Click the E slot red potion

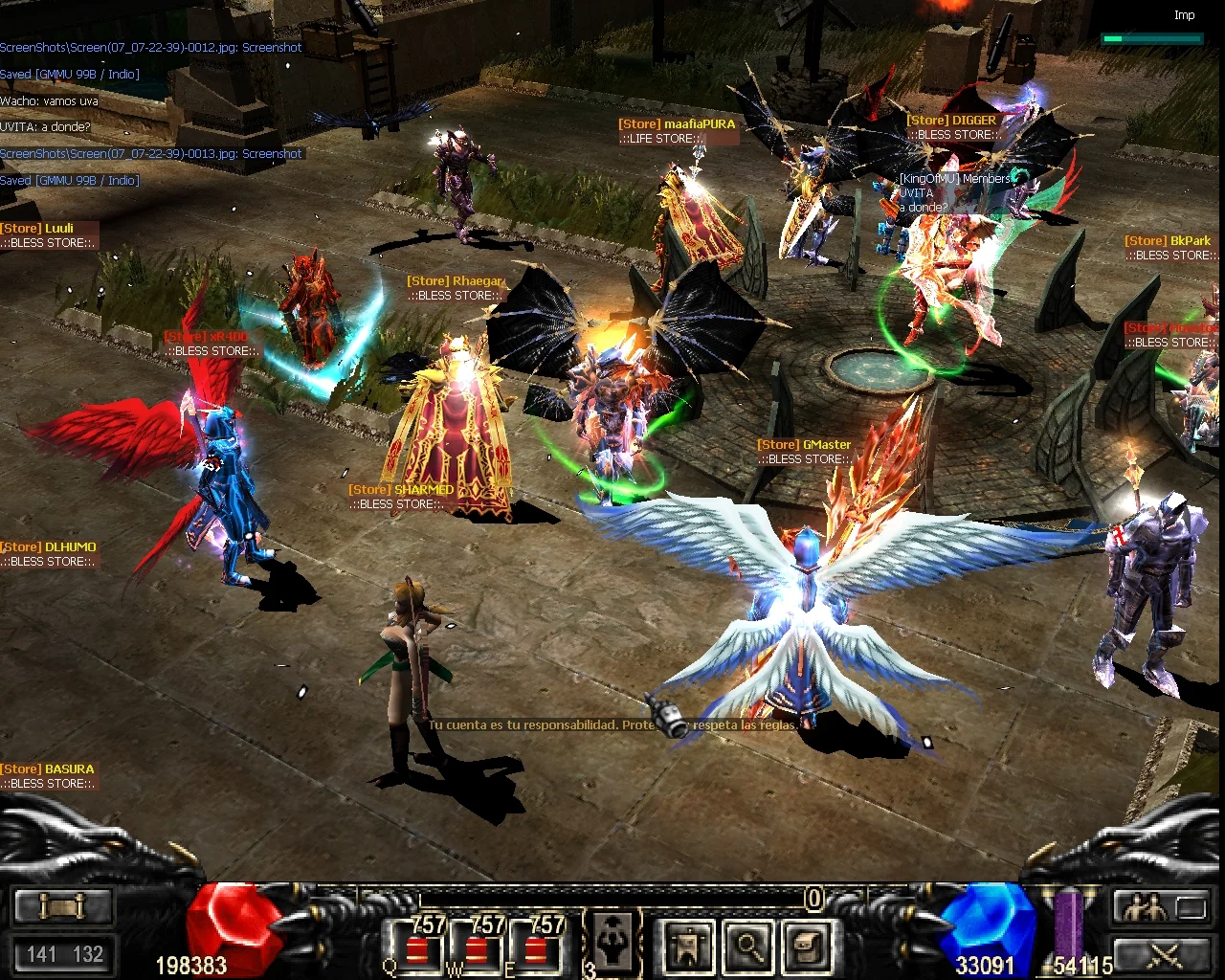(x=535, y=947)
